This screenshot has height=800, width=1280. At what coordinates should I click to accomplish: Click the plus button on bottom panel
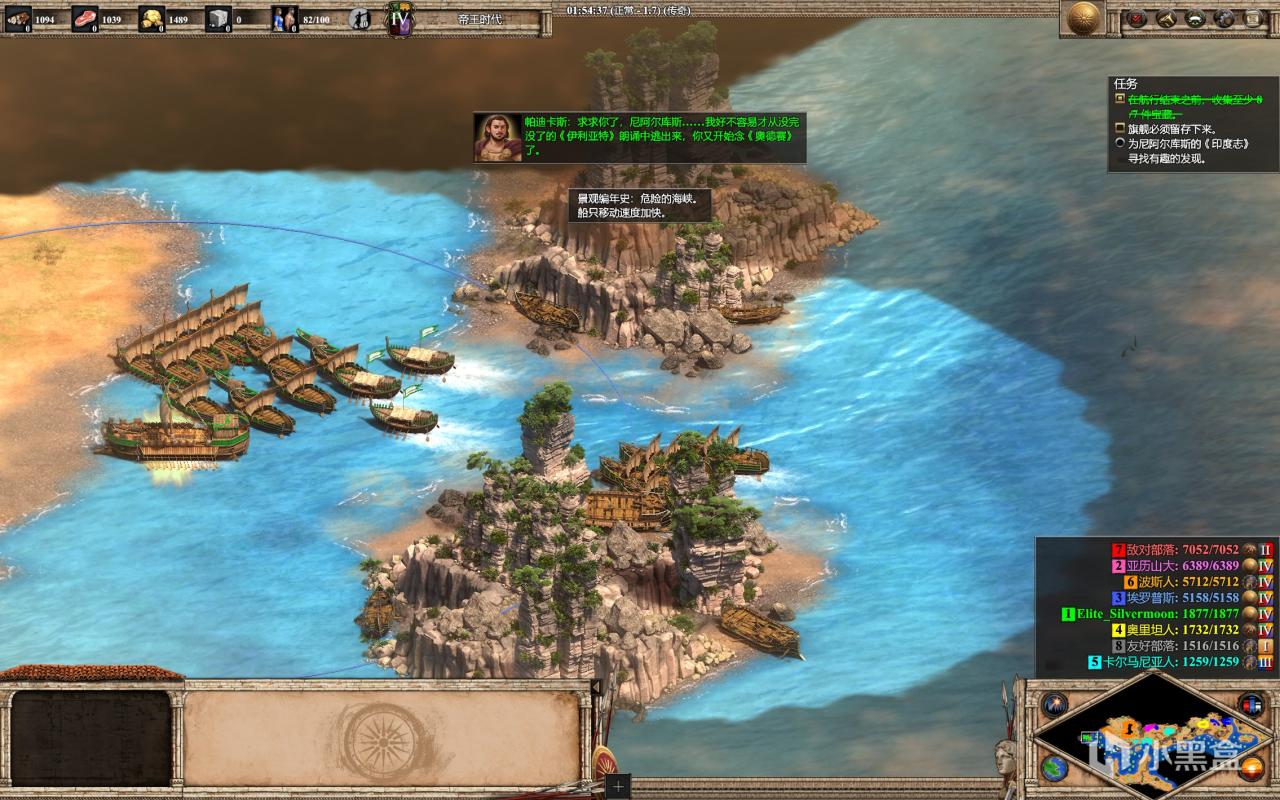[618, 786]
